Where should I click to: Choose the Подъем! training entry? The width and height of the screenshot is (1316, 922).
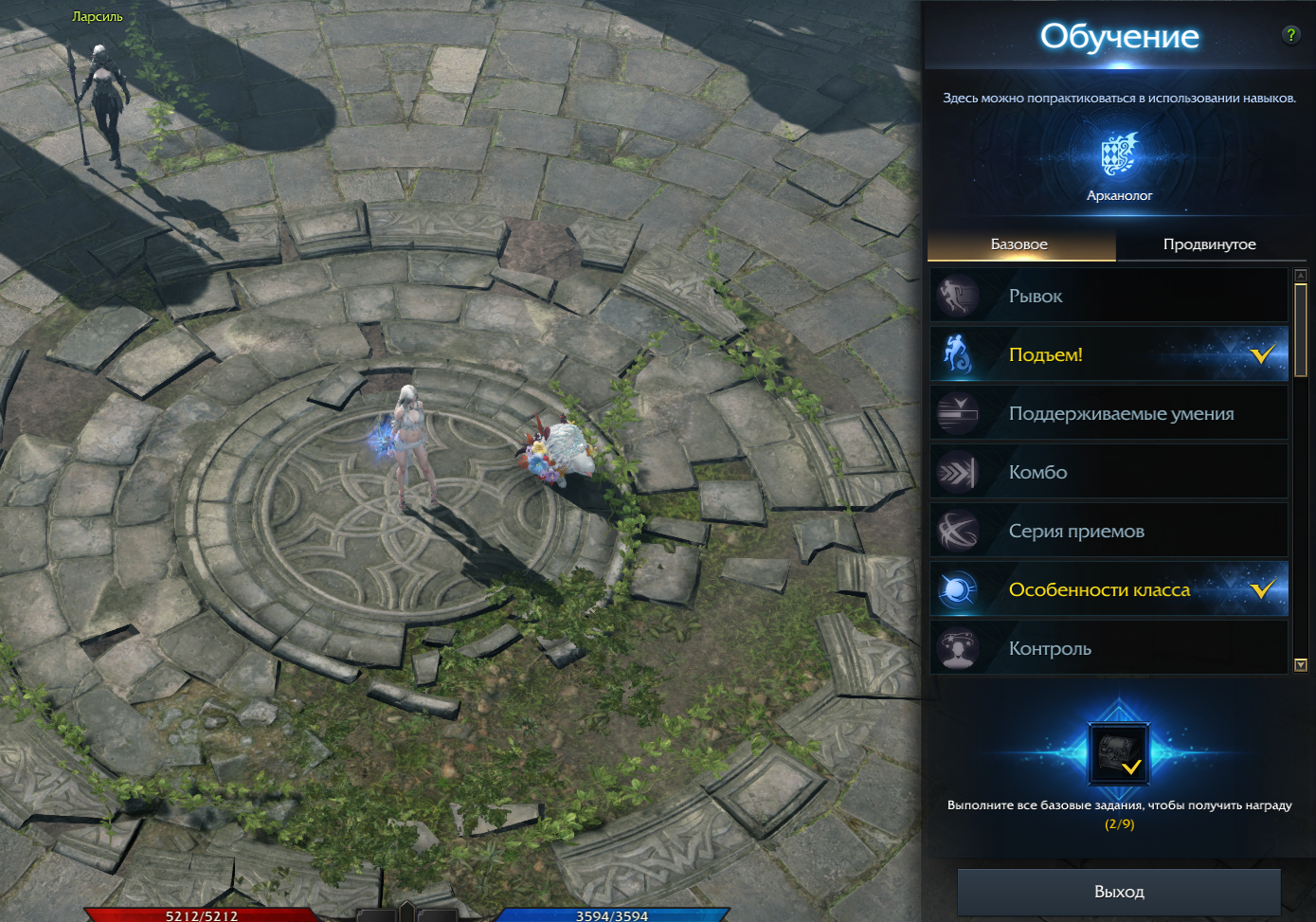(x=1109, y=354)
